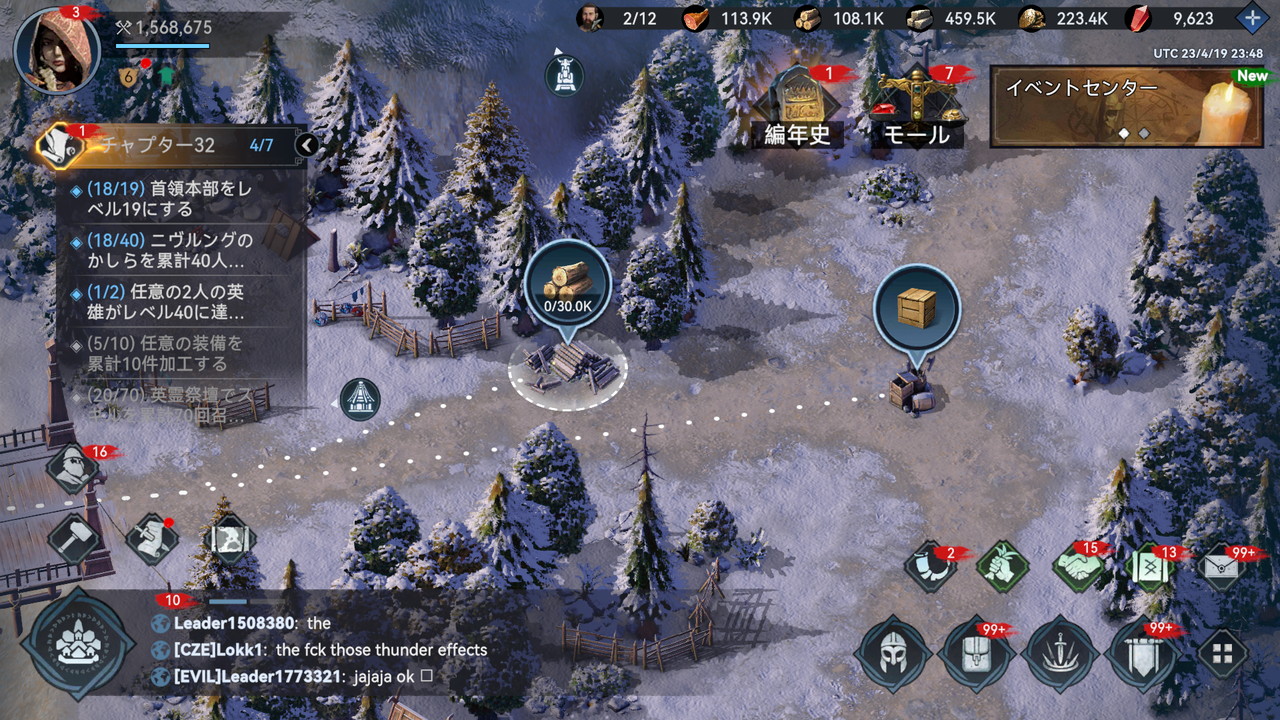Screen dimensions: 1280x720
Task: Open the hooded hero avatar profile
Action: point(56,50)
